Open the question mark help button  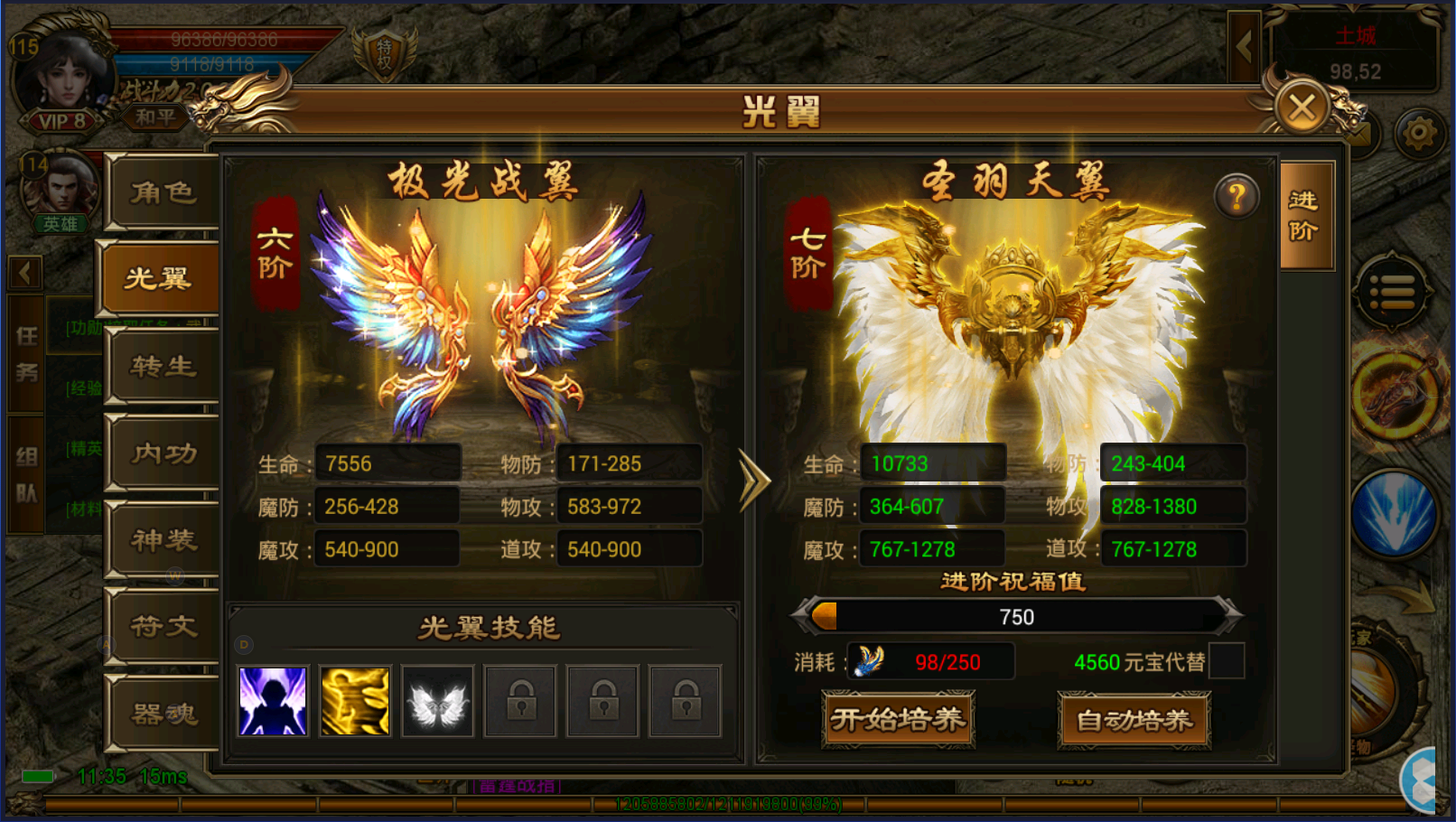click(x=1237, y=195)
